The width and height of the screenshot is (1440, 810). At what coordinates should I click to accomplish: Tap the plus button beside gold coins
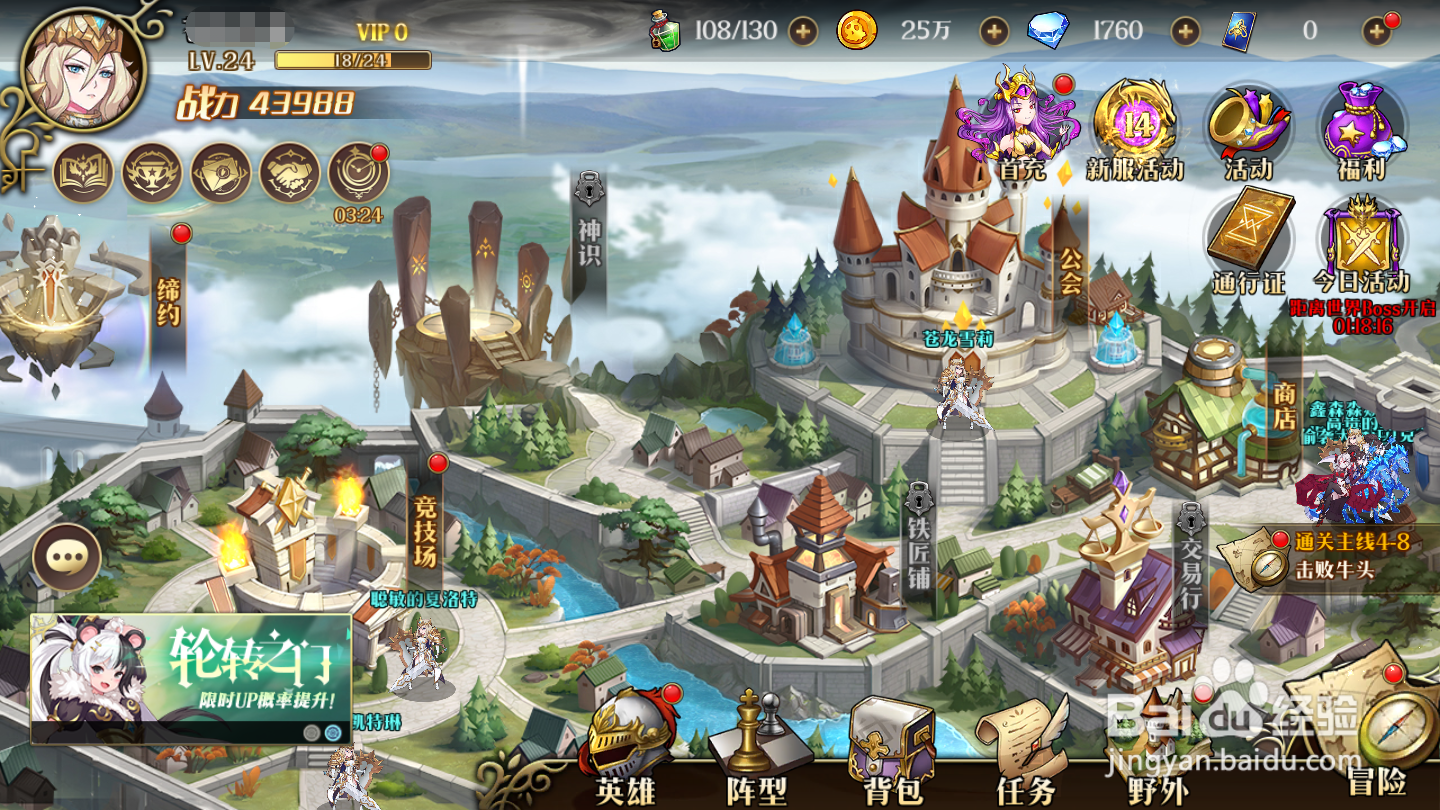click(x=994, y=31)
